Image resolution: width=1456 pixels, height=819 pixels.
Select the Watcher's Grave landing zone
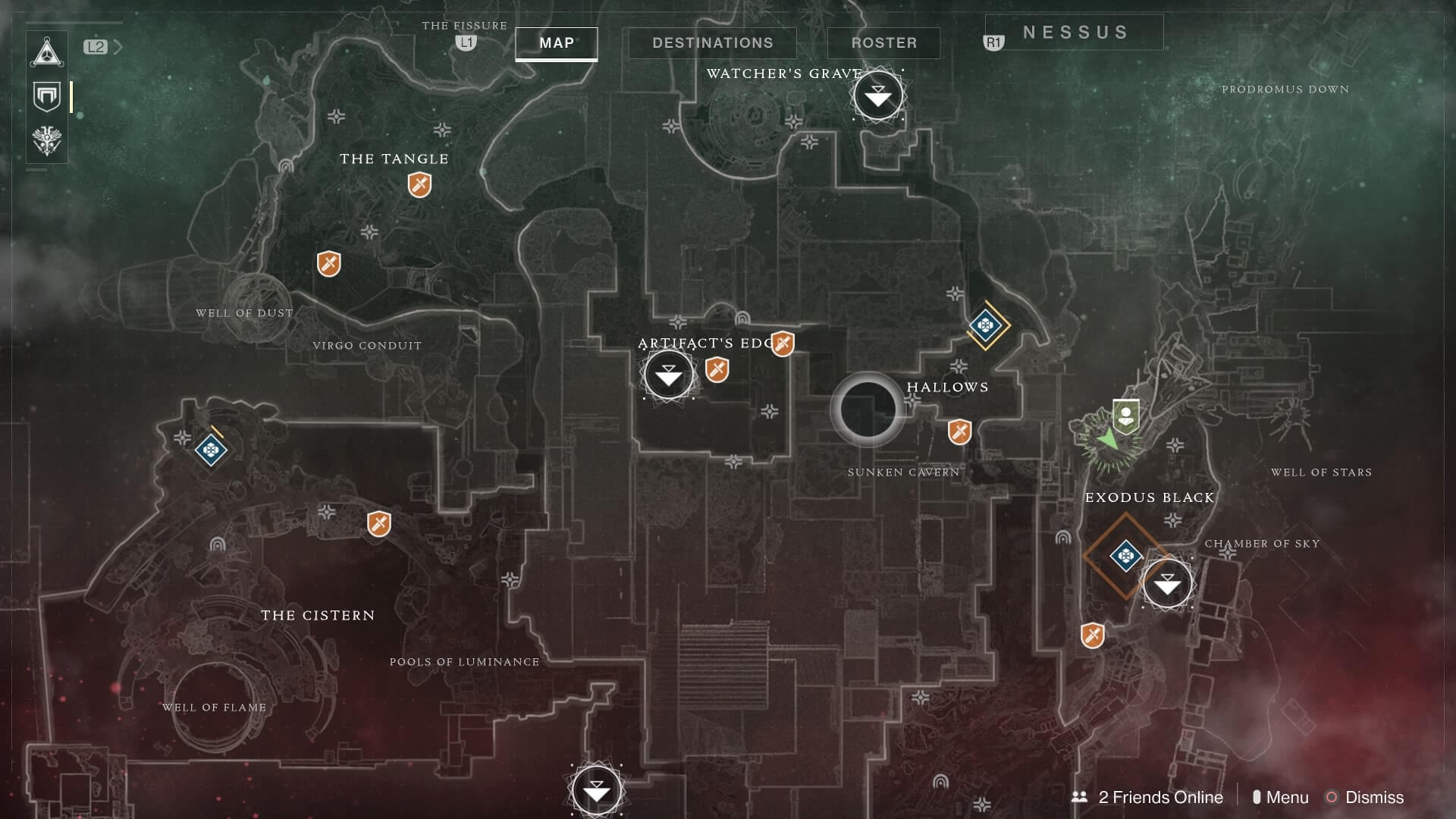[x=878, y=96]
